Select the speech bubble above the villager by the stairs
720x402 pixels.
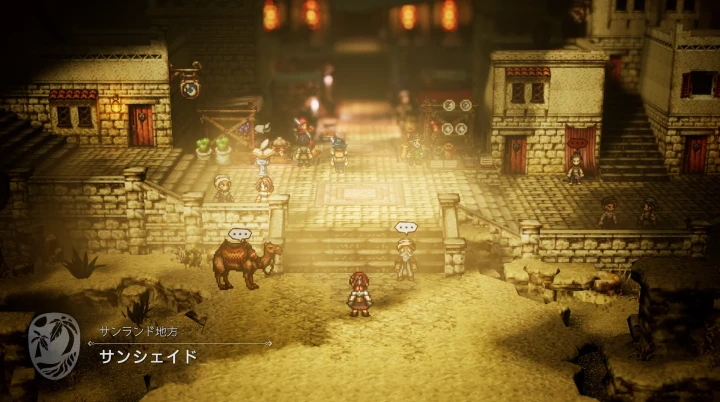click(x=405, y=228)
